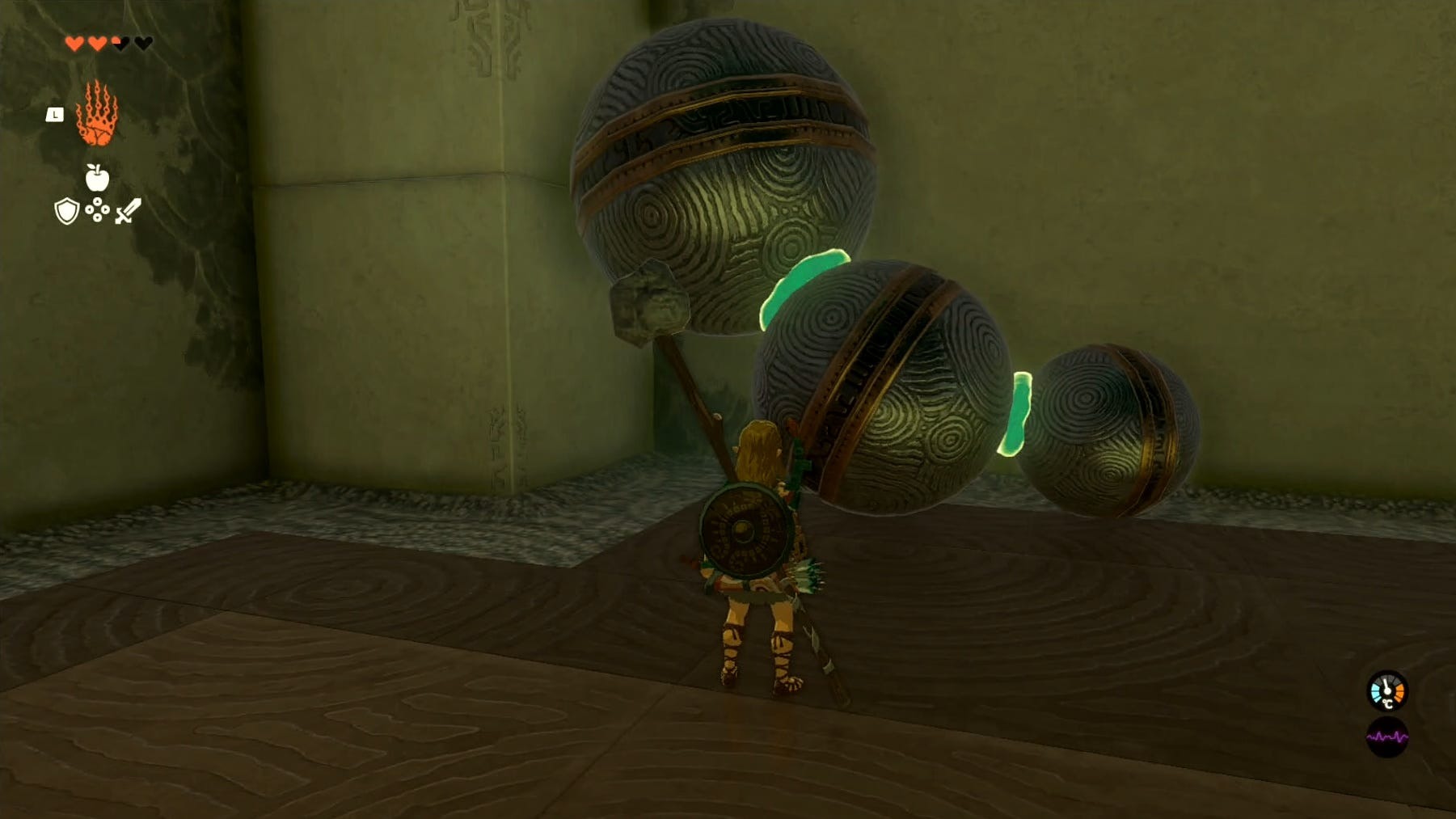Image resolution: width=1456 pixels, height=819 pixels.
Task: Open the shield quick-select icon
Action: click(66, 211)
